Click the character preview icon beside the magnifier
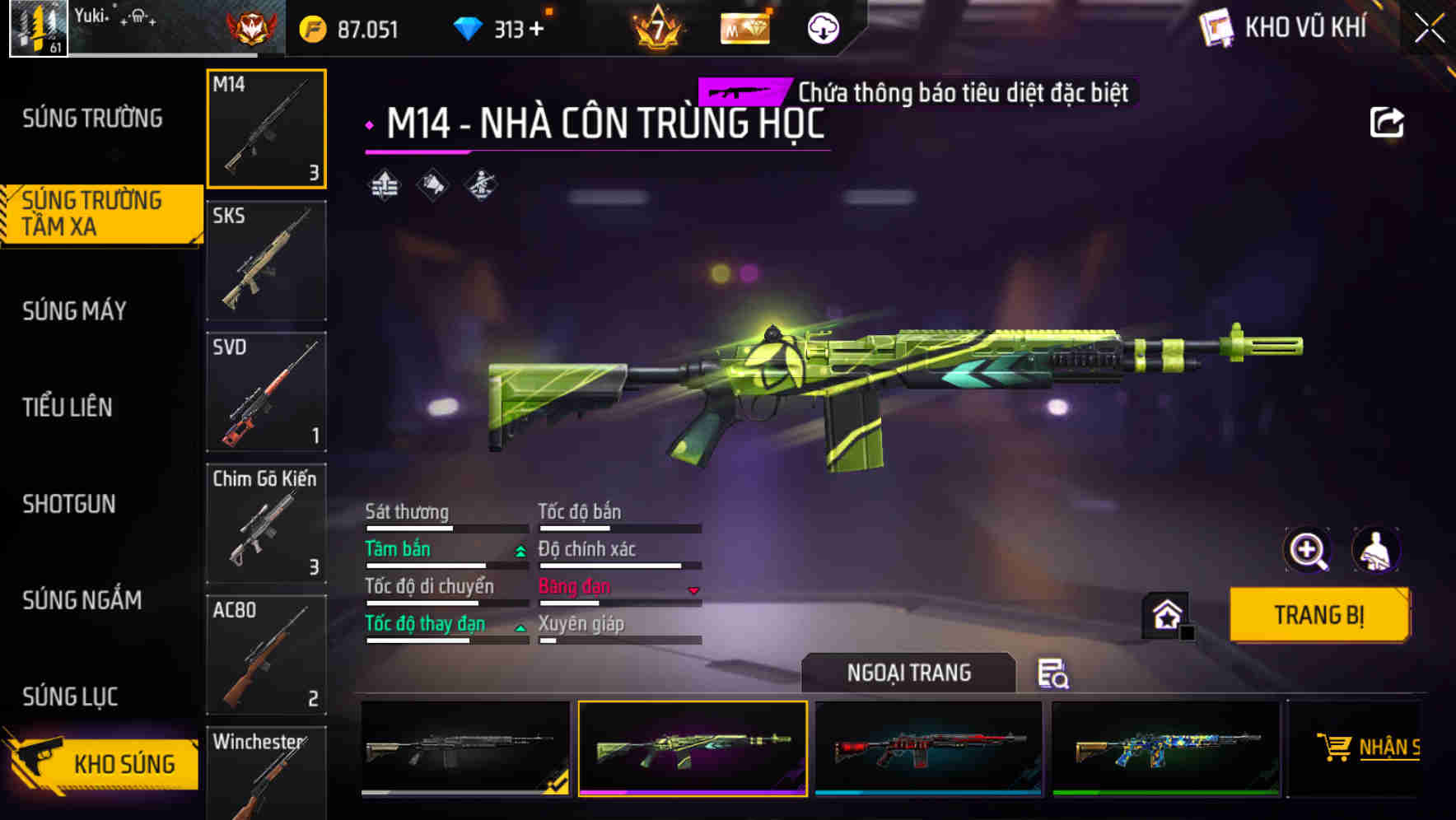1456x820 pixels. coord(1377,550)
